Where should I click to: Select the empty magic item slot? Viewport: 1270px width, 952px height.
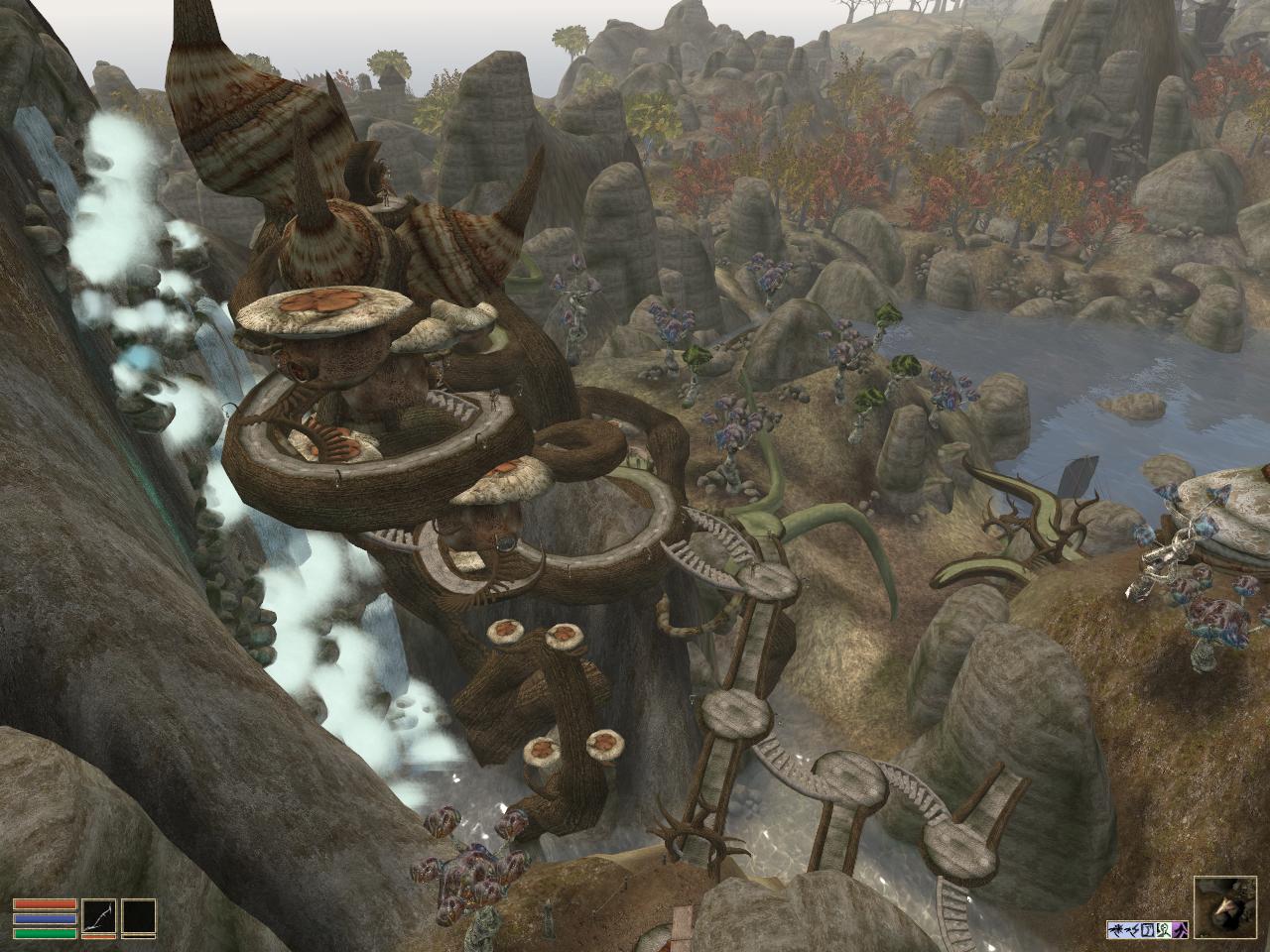click(140, 917)
